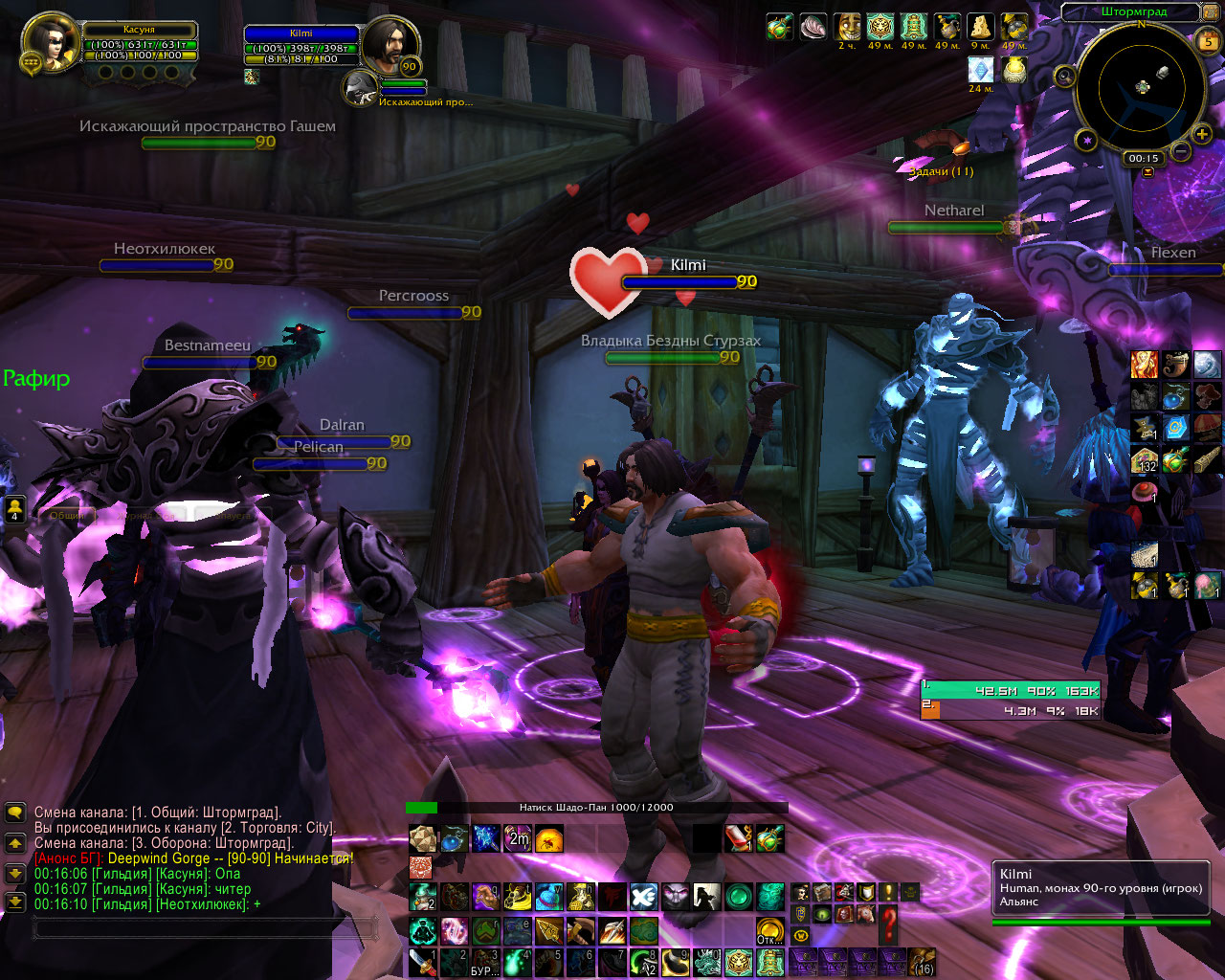Viewport: 1225px width, 980px height.
Task: Click the grinning gold mask buff icon
Action: 847,27
